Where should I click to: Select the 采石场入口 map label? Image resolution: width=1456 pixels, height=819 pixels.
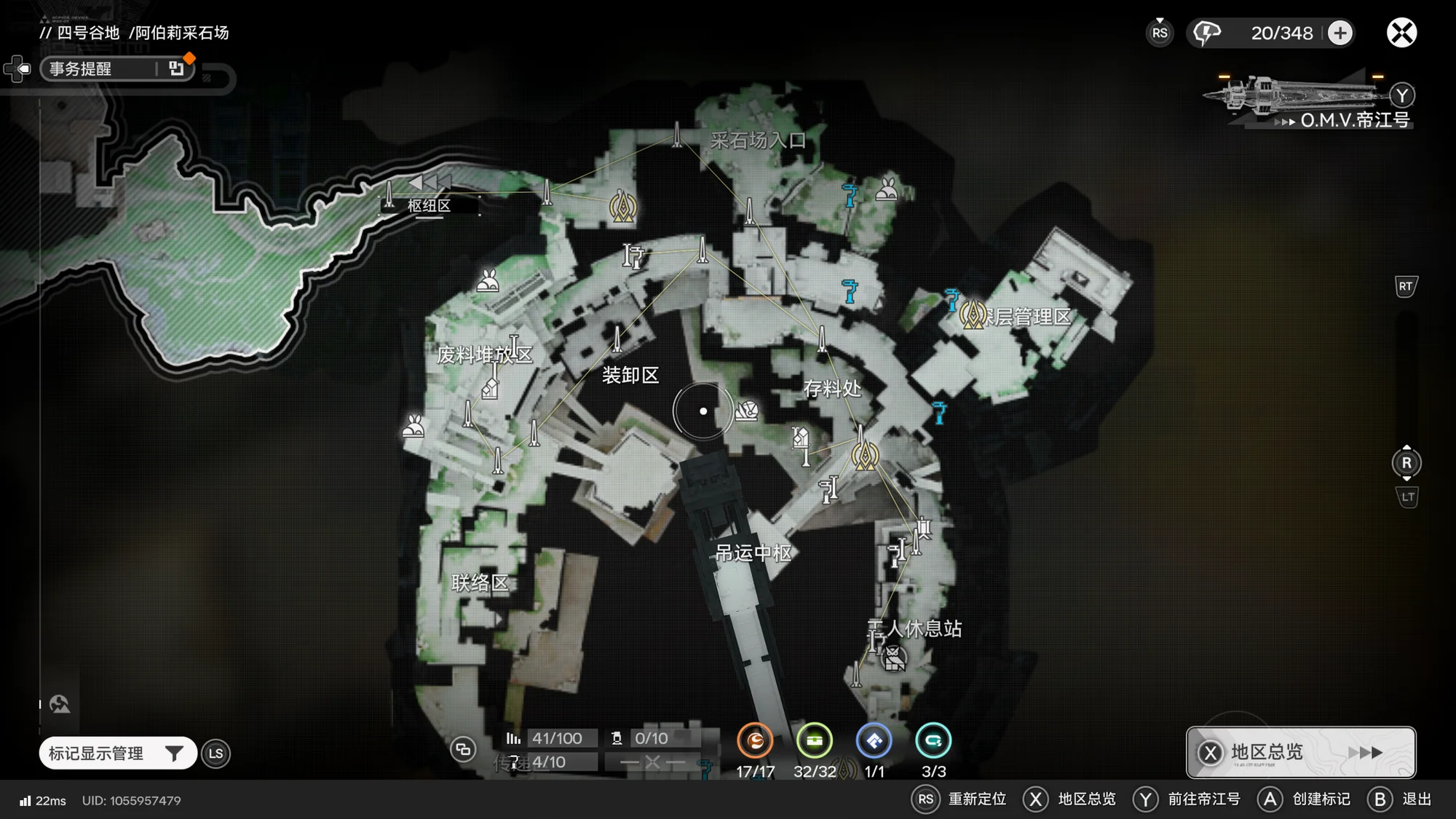coord(758,140)
